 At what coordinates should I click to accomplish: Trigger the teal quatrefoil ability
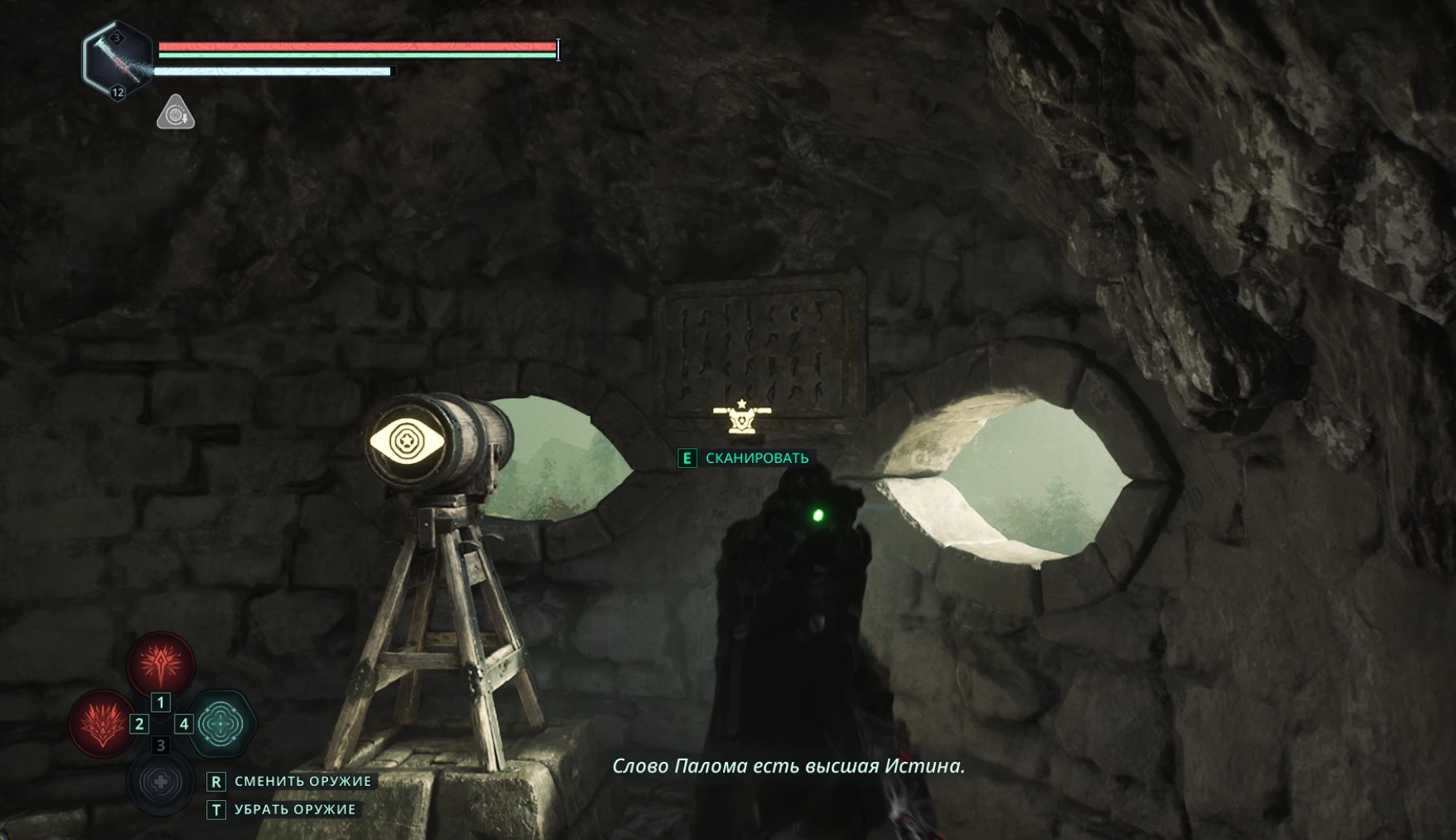pos(221,724)
